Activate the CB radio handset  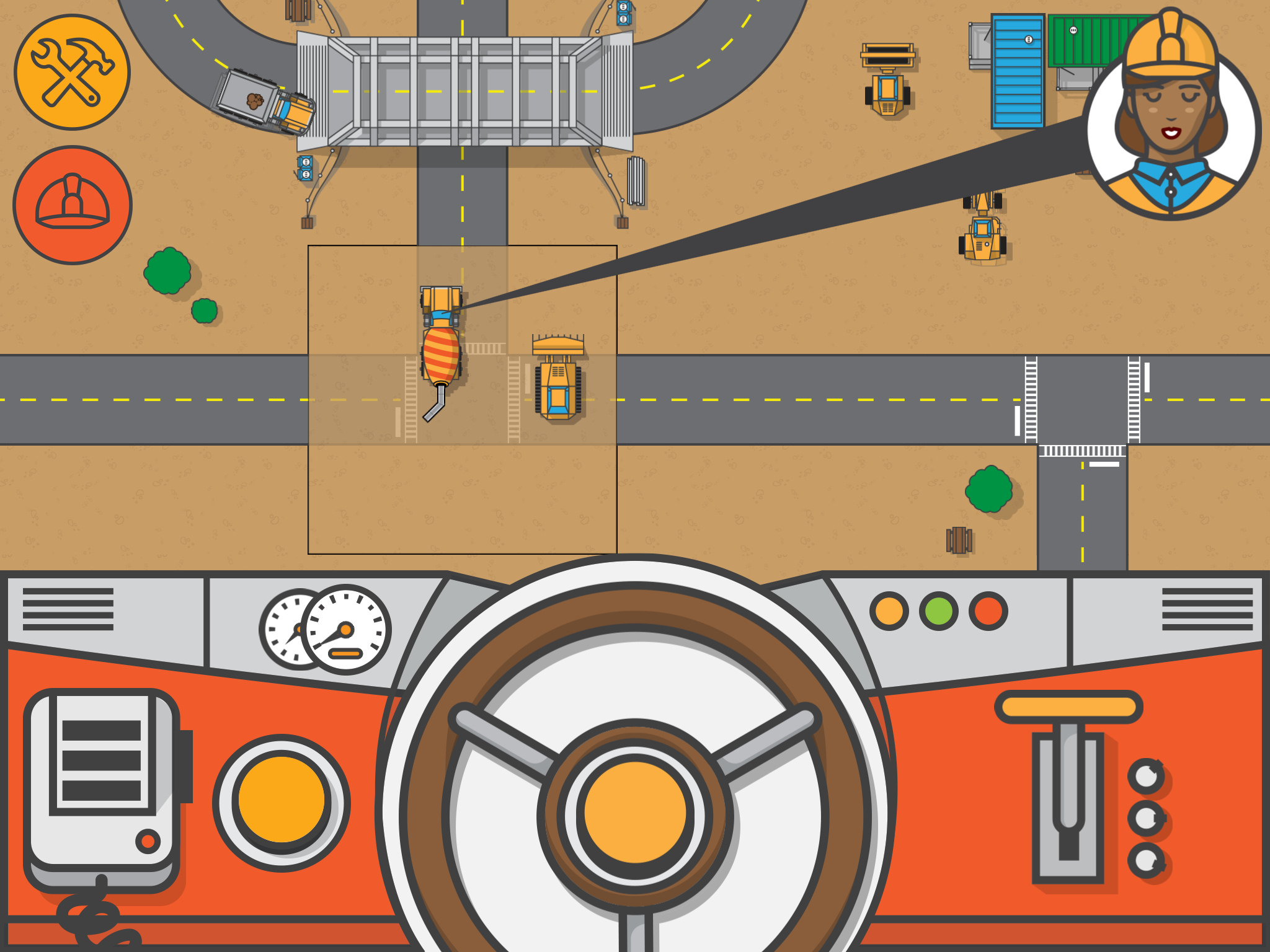tap(102, 782)
